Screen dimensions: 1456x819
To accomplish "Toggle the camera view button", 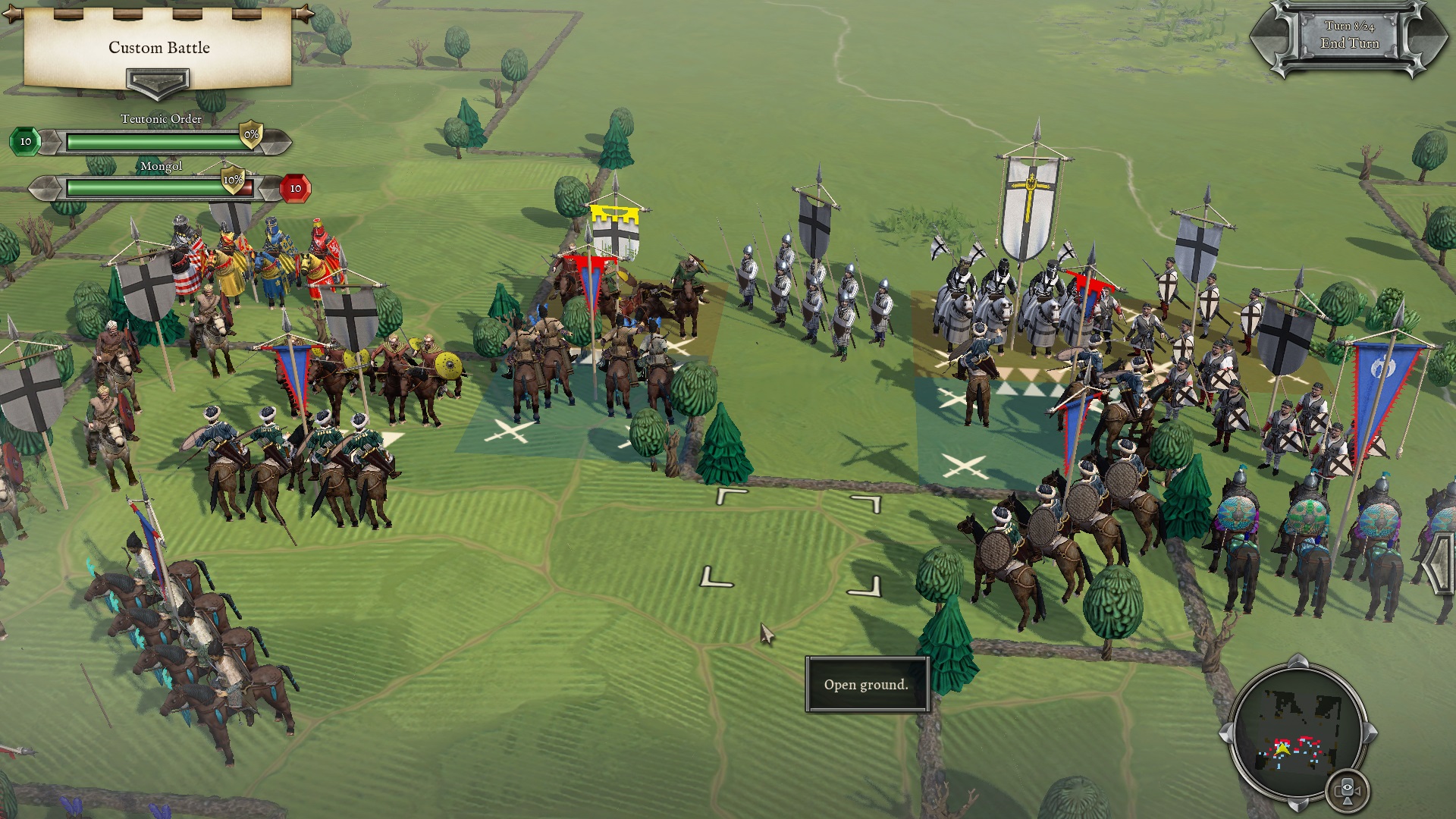I will [1348, 790].
